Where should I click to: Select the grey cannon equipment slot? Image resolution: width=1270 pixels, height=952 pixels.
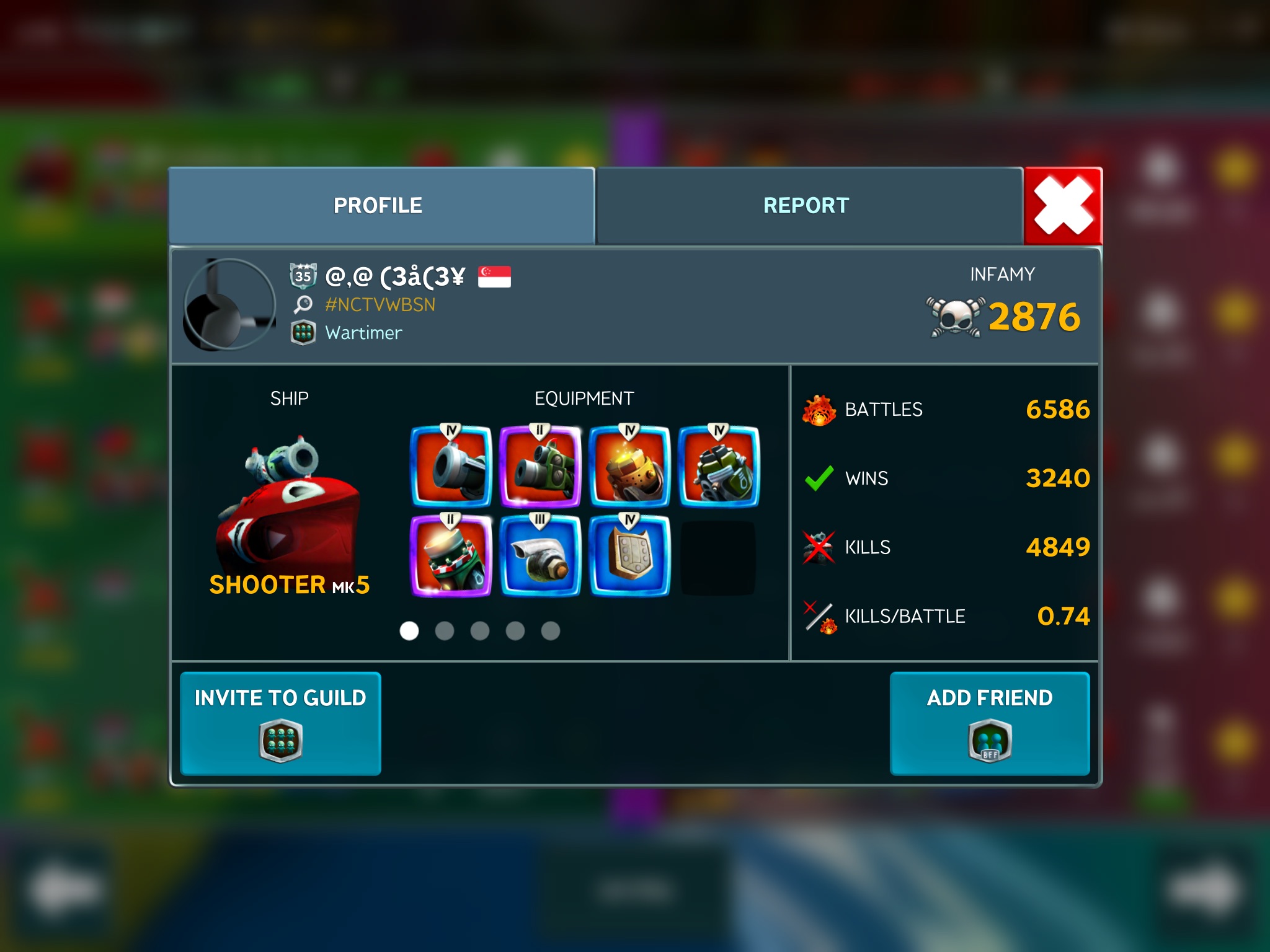tap(451, 466)
